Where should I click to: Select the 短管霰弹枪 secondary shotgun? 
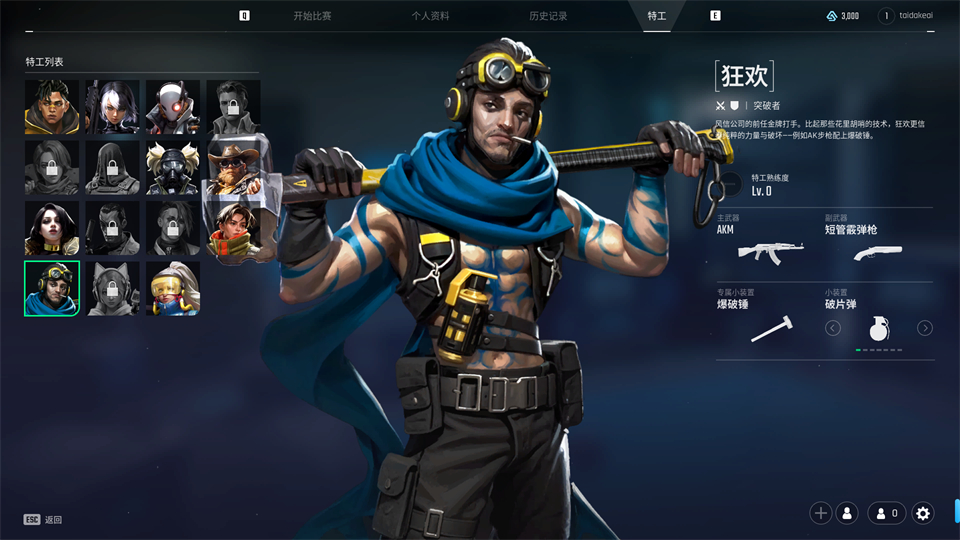click(878, 248)
